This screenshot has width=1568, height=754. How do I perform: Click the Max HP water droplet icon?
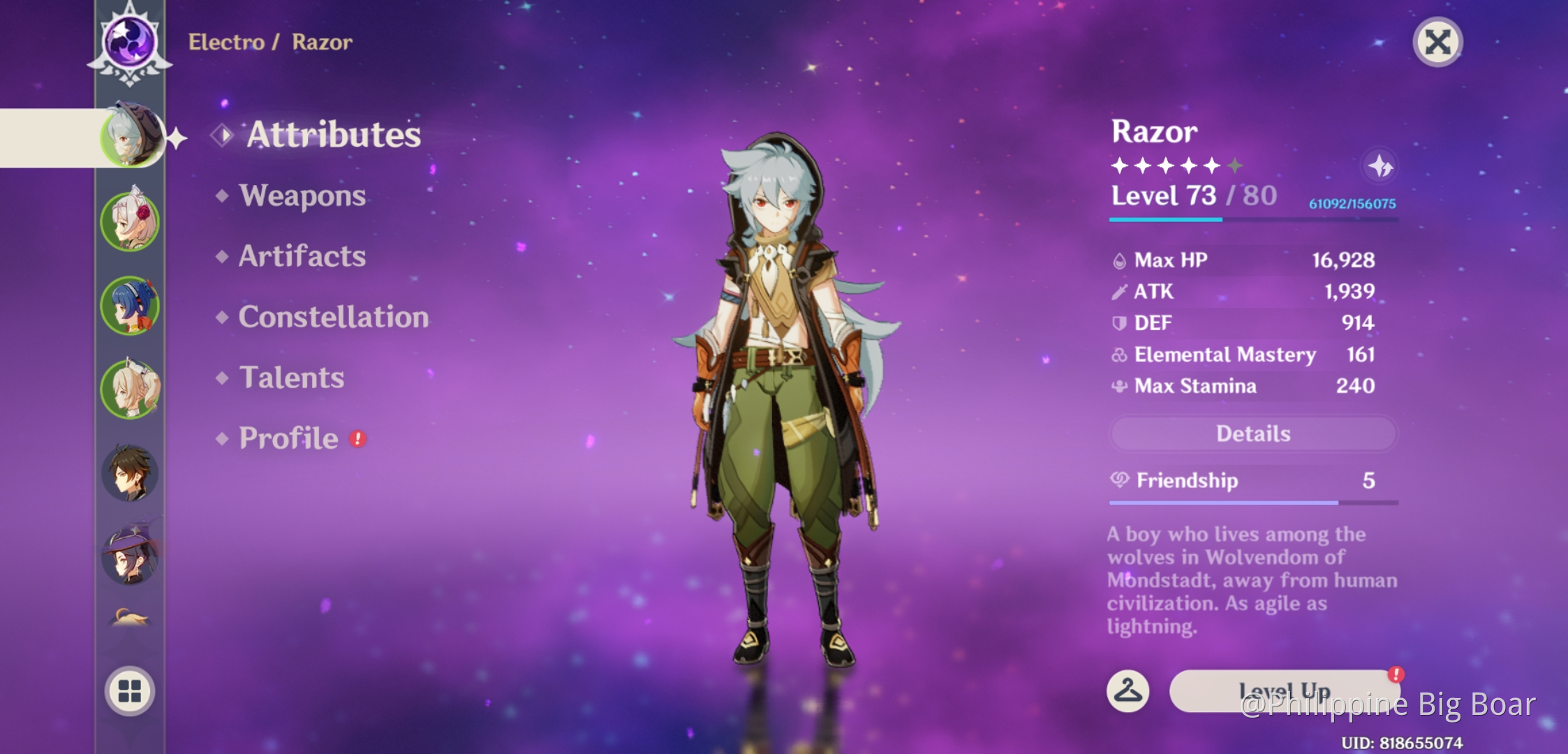(x=1120, y=260)
